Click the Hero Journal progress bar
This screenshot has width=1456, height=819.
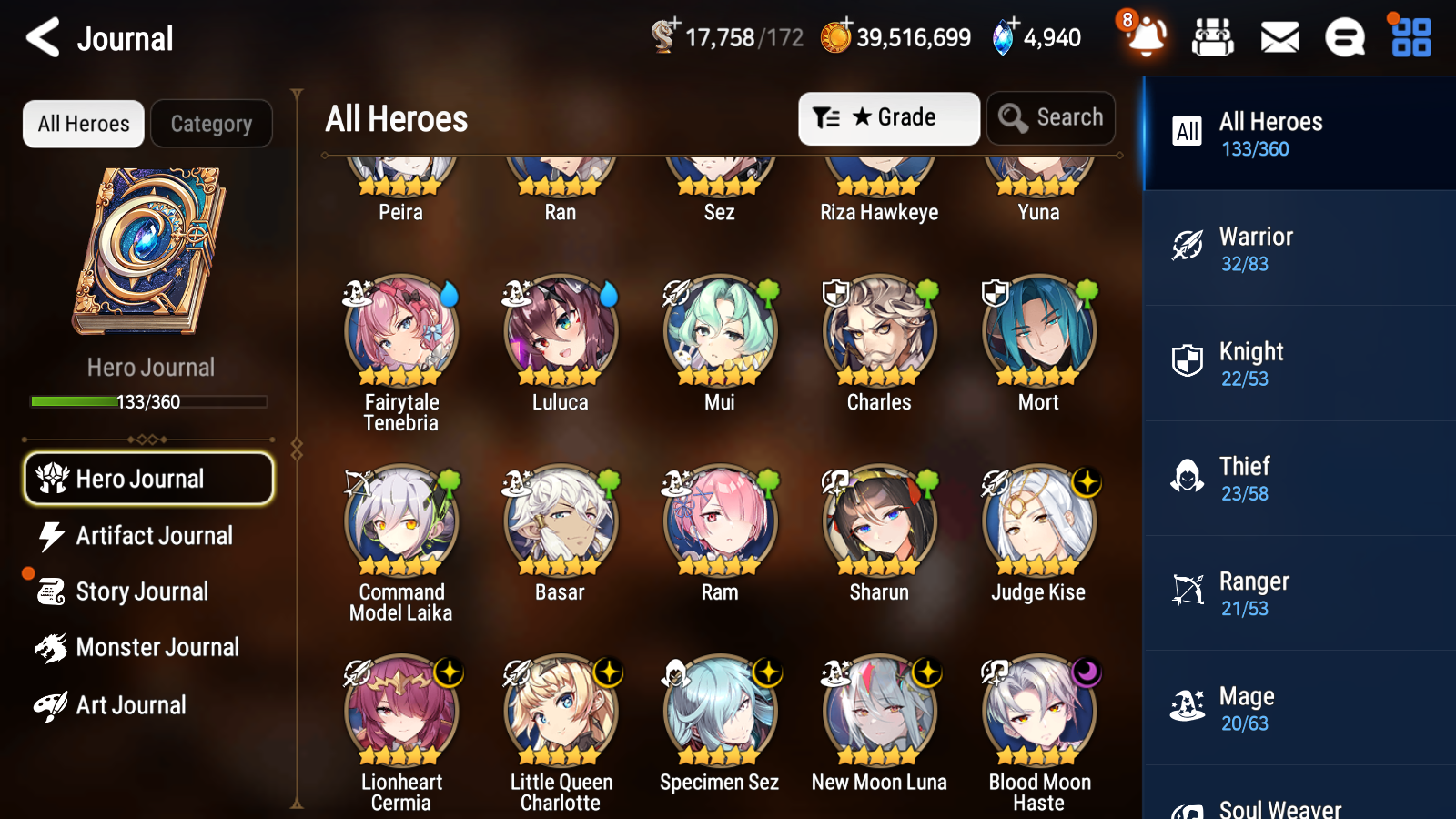(148, 401)
